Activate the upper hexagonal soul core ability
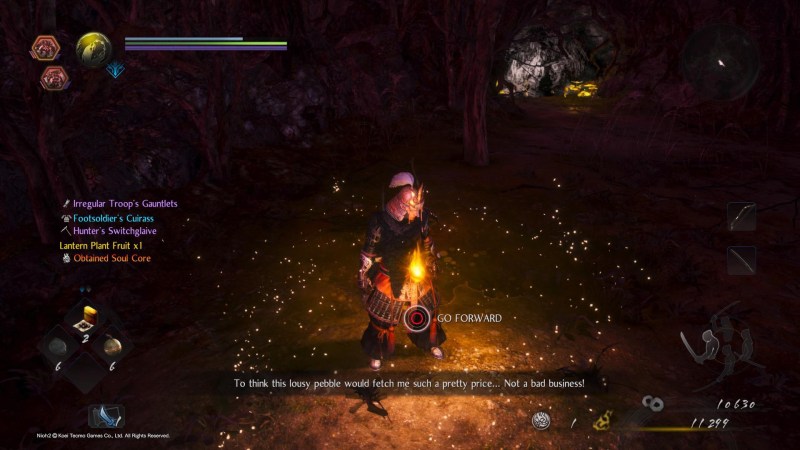800x450 pixels. [45, 47]
